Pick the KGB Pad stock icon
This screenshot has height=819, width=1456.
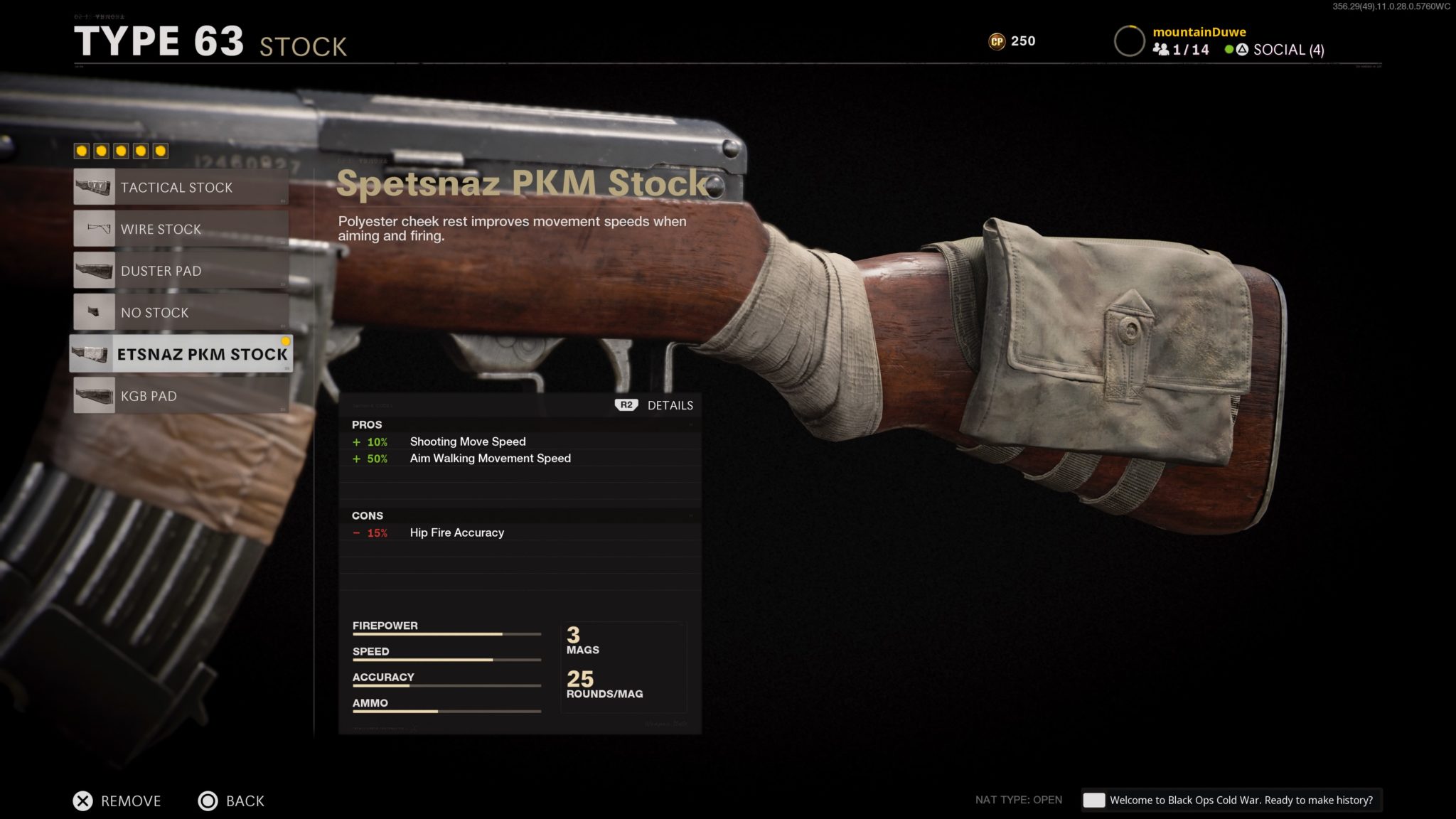(x=93, y=396)
